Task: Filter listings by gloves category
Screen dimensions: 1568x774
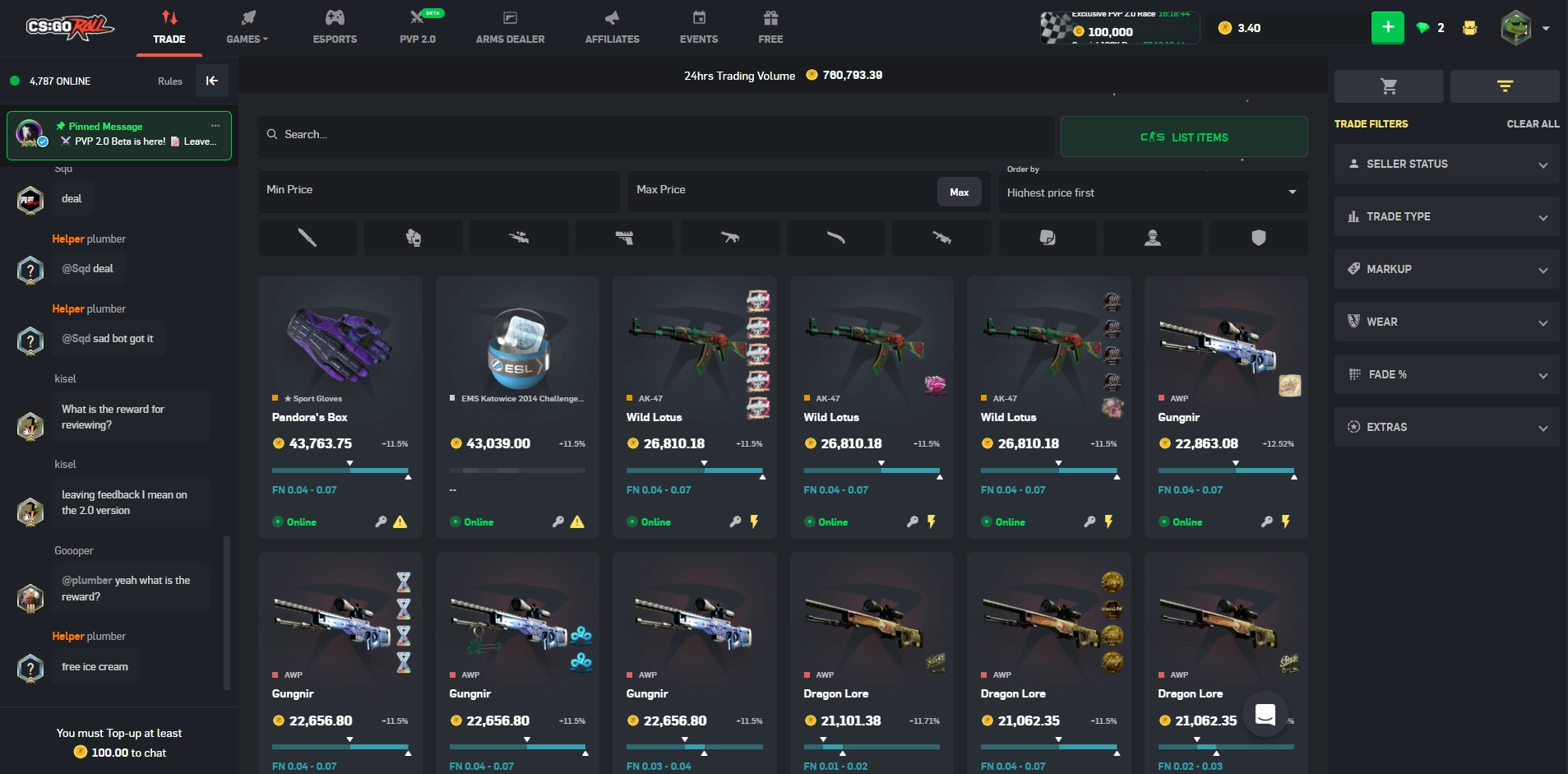Action: (413, 238)
